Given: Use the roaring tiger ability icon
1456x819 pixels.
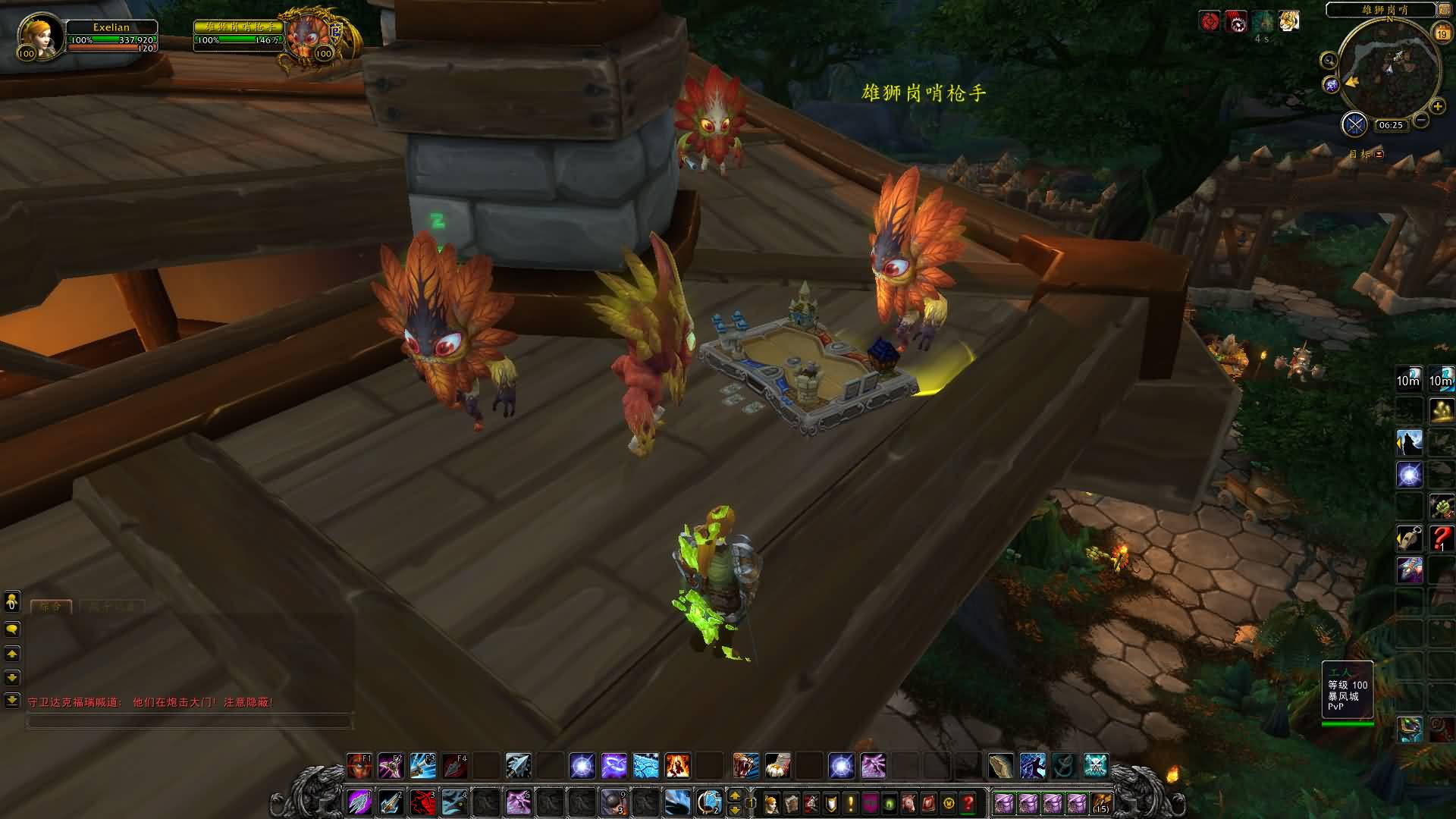Looking at the screenshot, I should [x=745, y=766].
